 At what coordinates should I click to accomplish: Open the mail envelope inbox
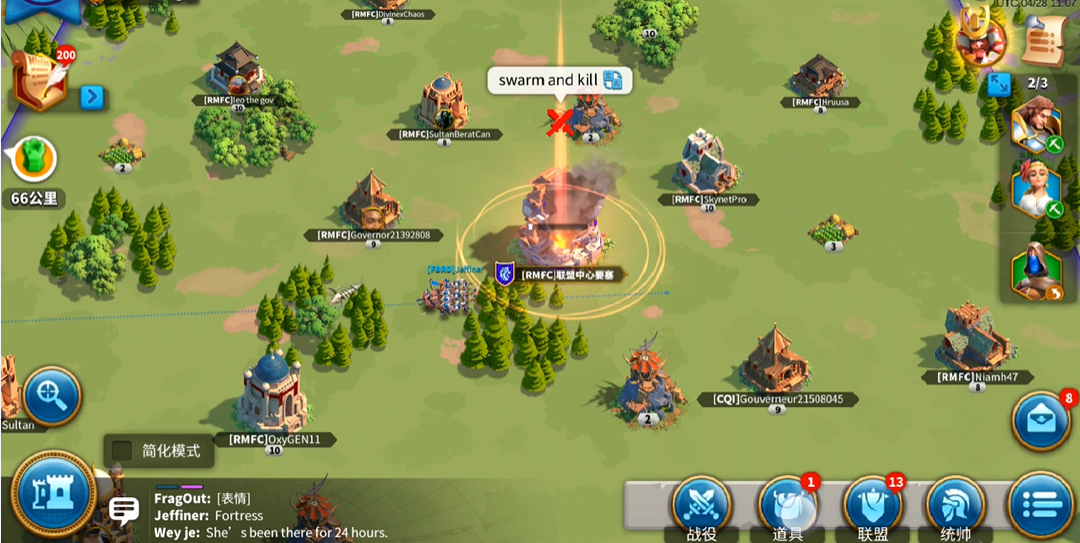1041,421
